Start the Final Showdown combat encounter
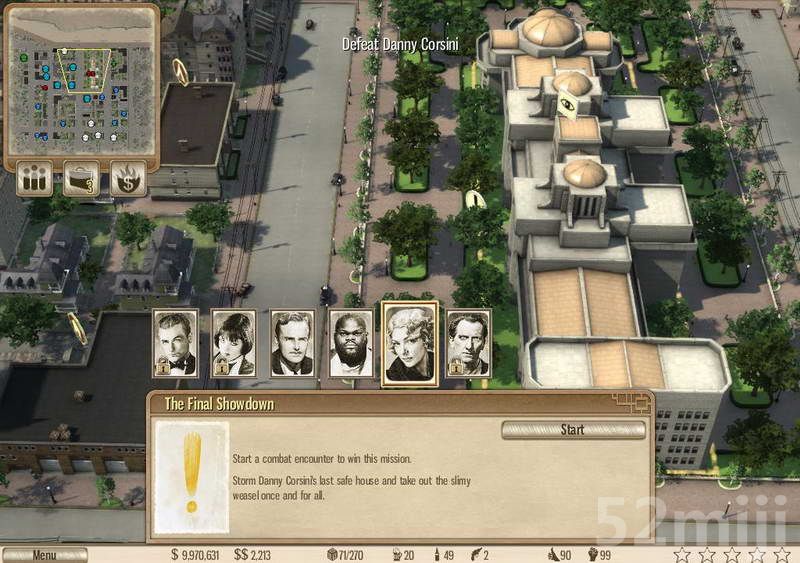 tap(572, 430)
